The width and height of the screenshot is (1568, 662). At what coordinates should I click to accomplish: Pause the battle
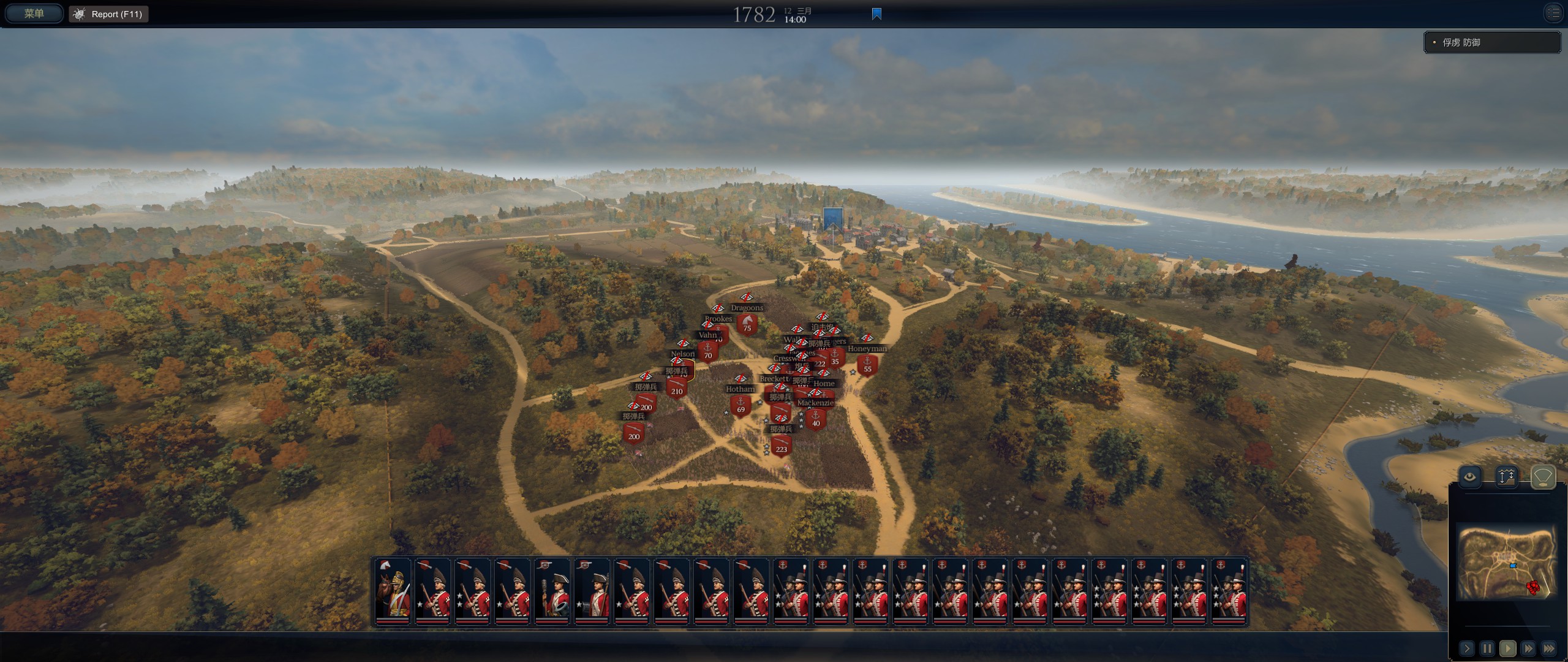(1487, 648)
